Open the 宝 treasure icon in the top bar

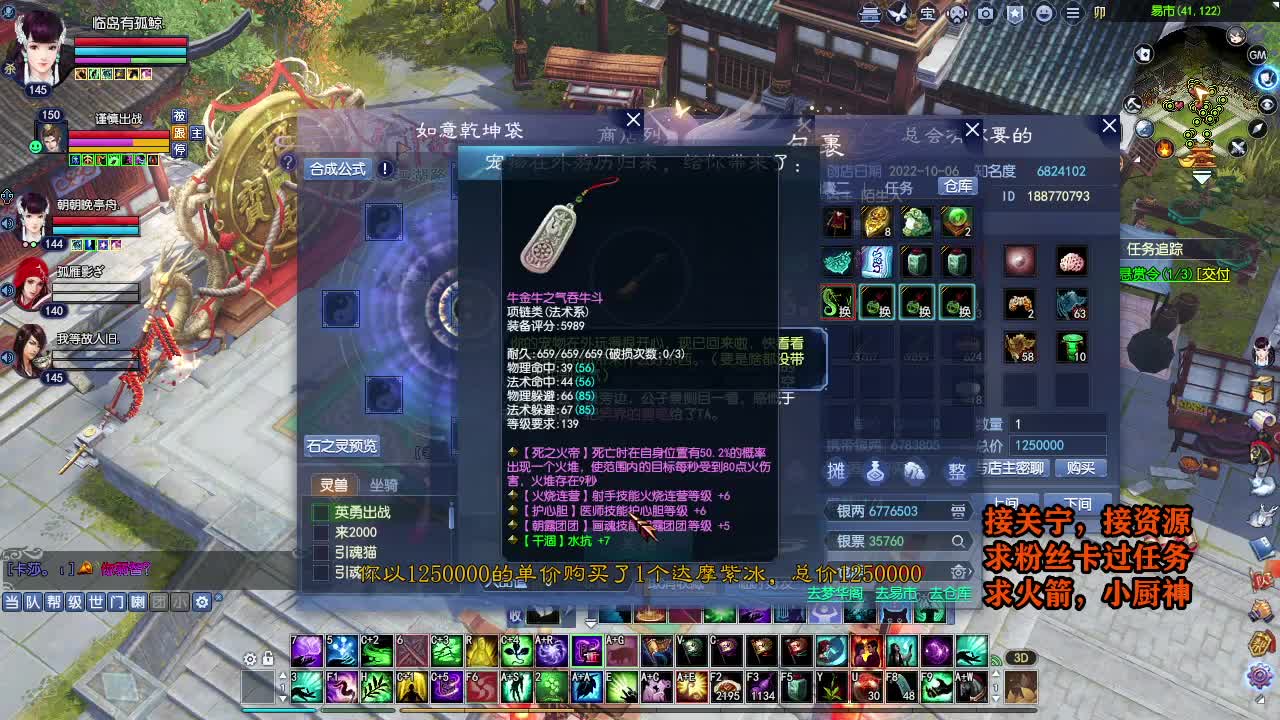pyautogui.click(x=927, y=15)
